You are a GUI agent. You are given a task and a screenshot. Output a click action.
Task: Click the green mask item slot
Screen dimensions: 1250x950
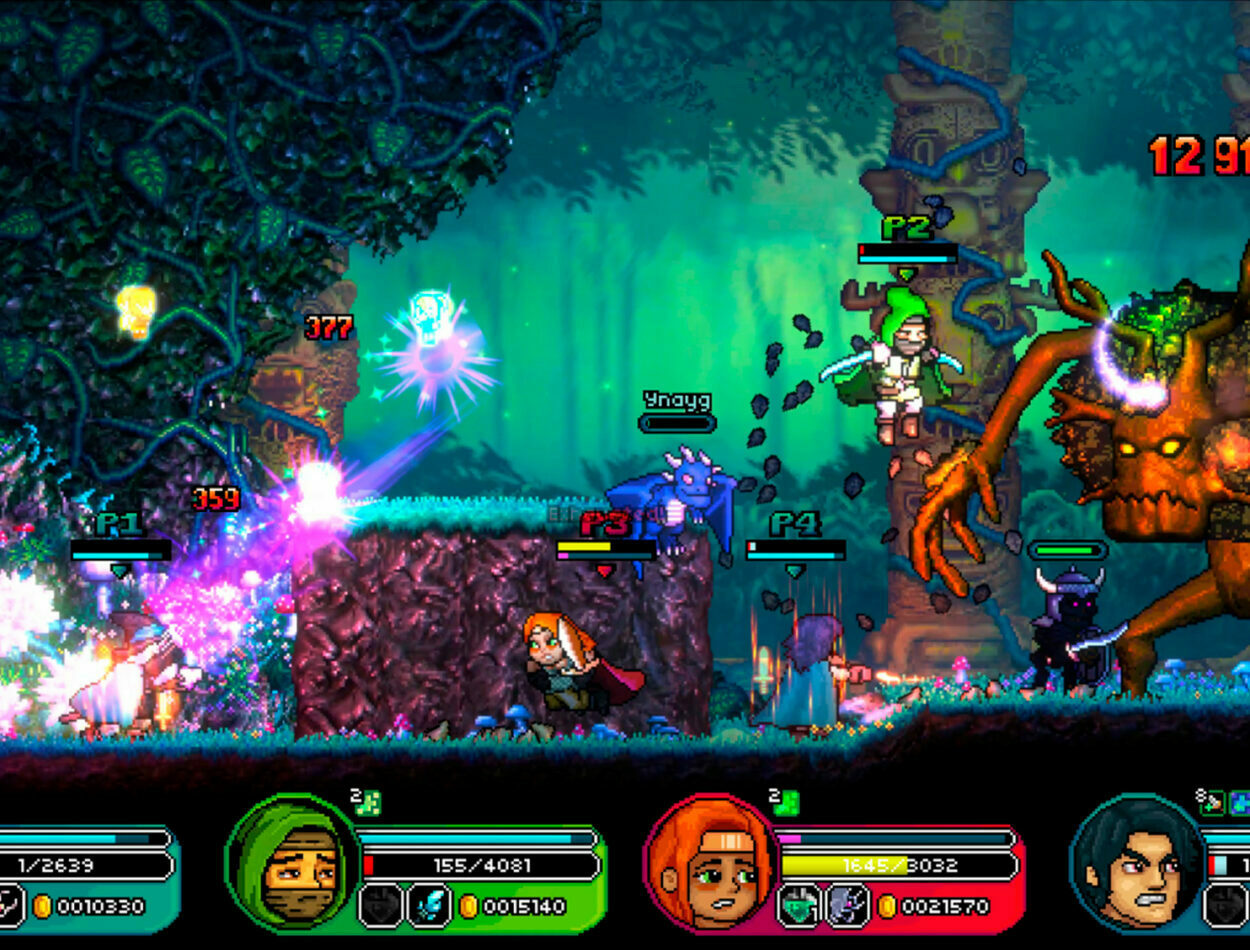(x=800, y=906)
